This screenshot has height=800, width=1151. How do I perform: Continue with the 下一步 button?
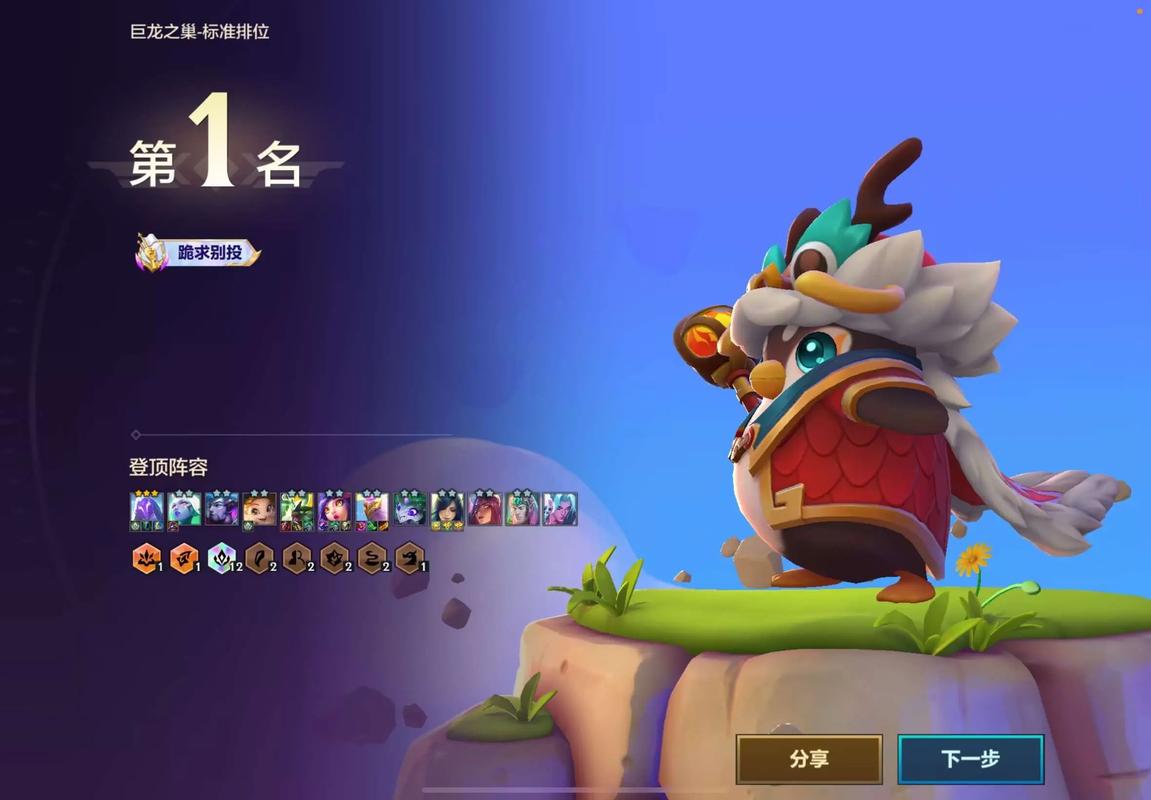970,760
